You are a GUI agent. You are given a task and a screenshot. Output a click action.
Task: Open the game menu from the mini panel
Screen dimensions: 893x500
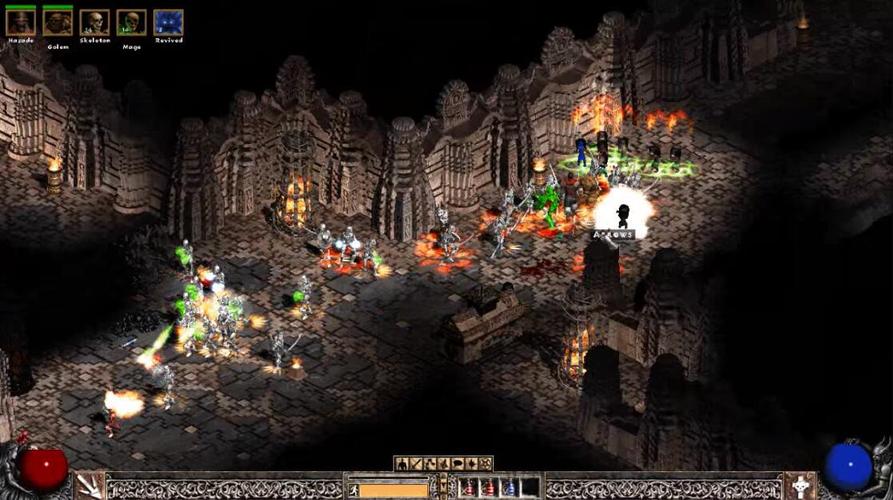tap(486, 463)
